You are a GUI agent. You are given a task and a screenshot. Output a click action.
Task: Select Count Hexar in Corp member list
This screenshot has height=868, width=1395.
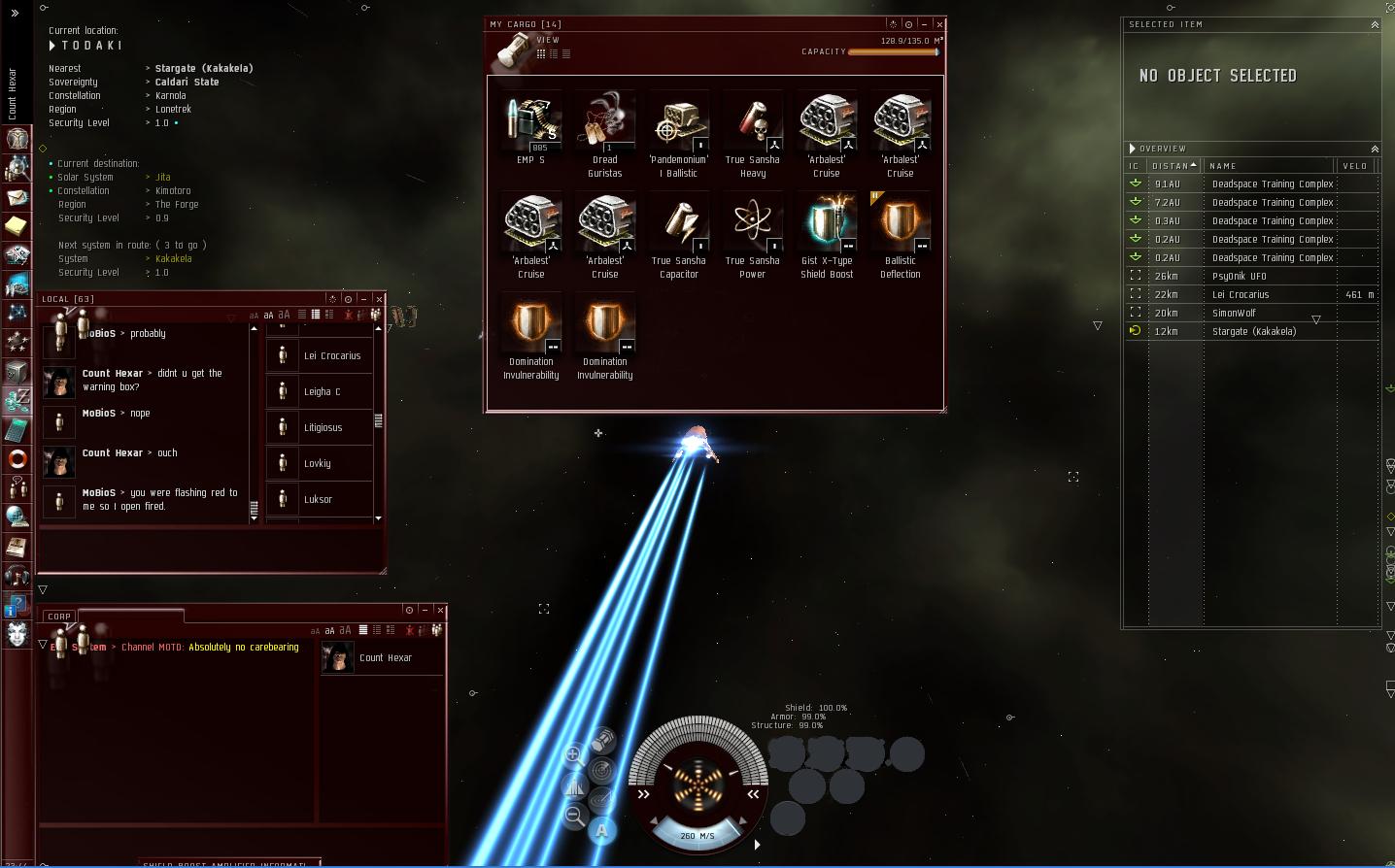coord(385,658)
